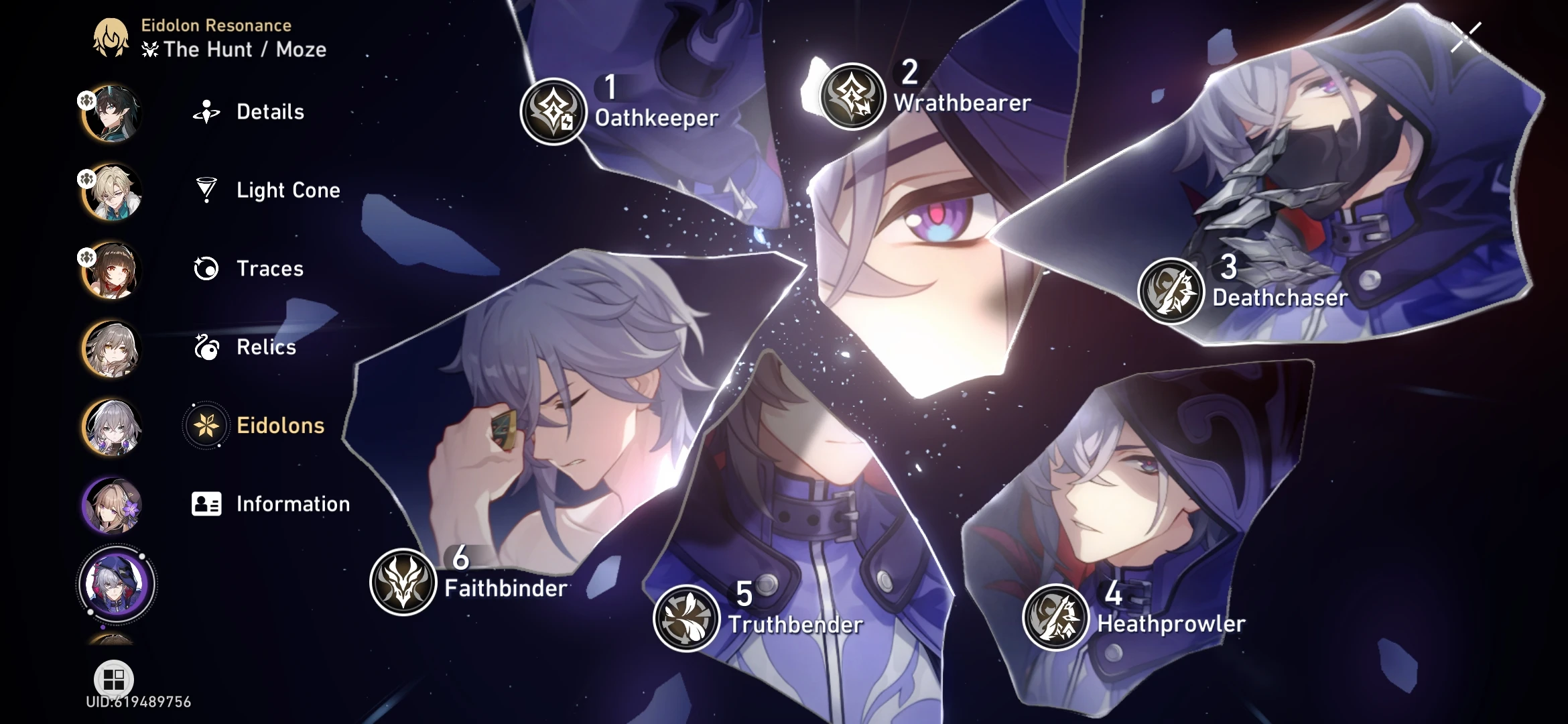1568x724 pixels.
Task: Open the Light Cone cone icon
Action: [x=206, y=190]
